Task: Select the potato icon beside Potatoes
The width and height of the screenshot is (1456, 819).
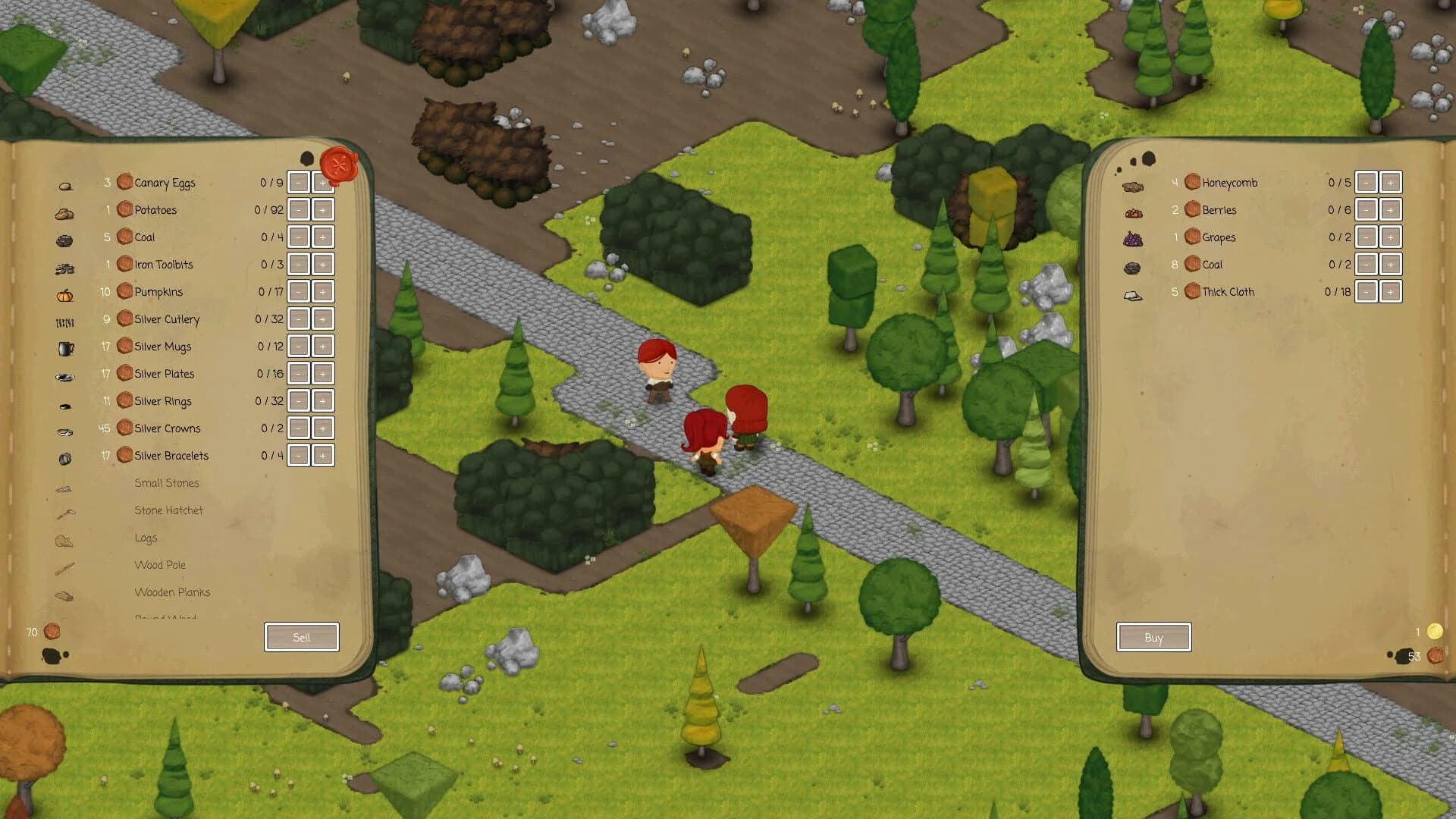Action: pos(65,212)
